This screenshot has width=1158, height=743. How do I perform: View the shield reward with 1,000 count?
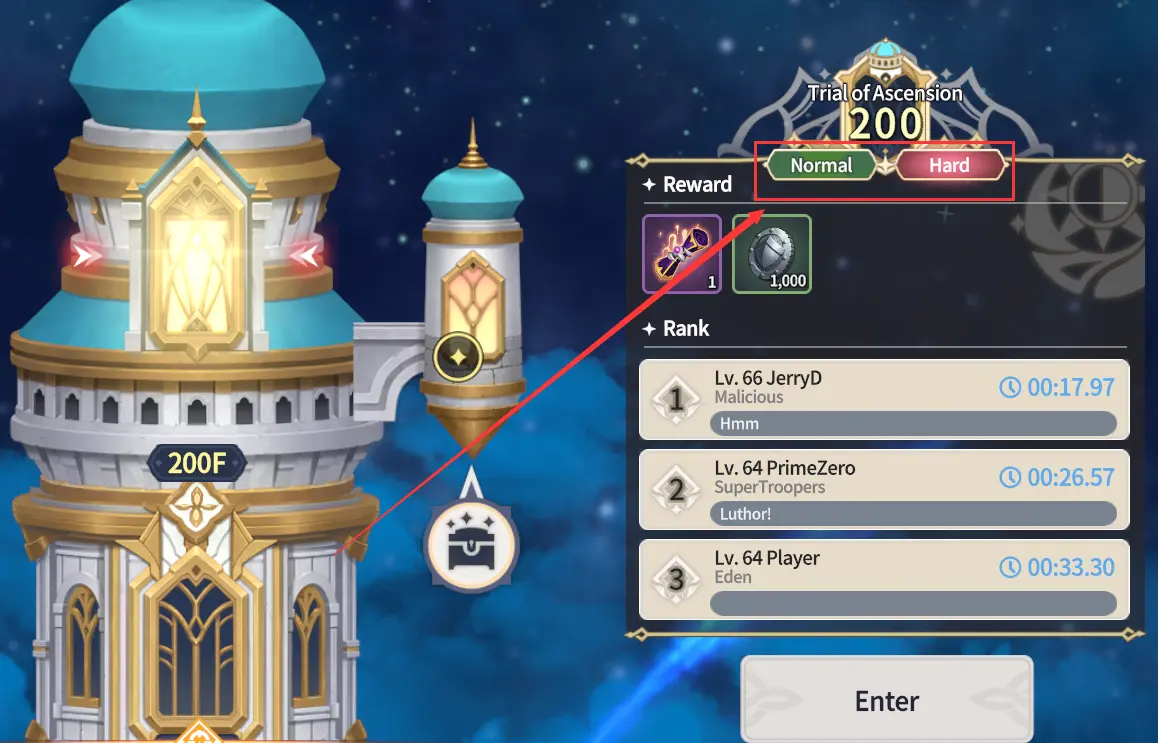click(x=772, y=254)
